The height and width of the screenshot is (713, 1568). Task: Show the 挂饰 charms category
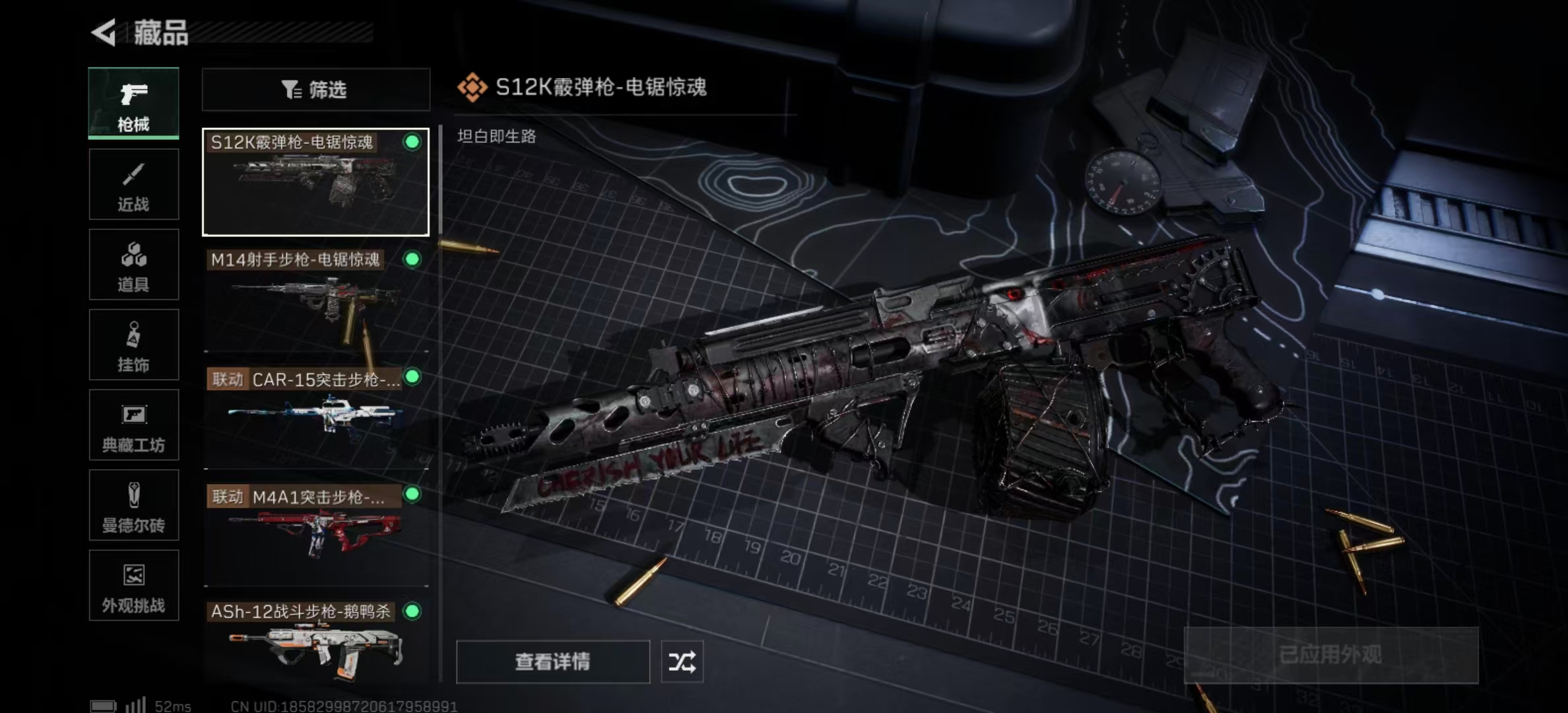tap(133, 345)
